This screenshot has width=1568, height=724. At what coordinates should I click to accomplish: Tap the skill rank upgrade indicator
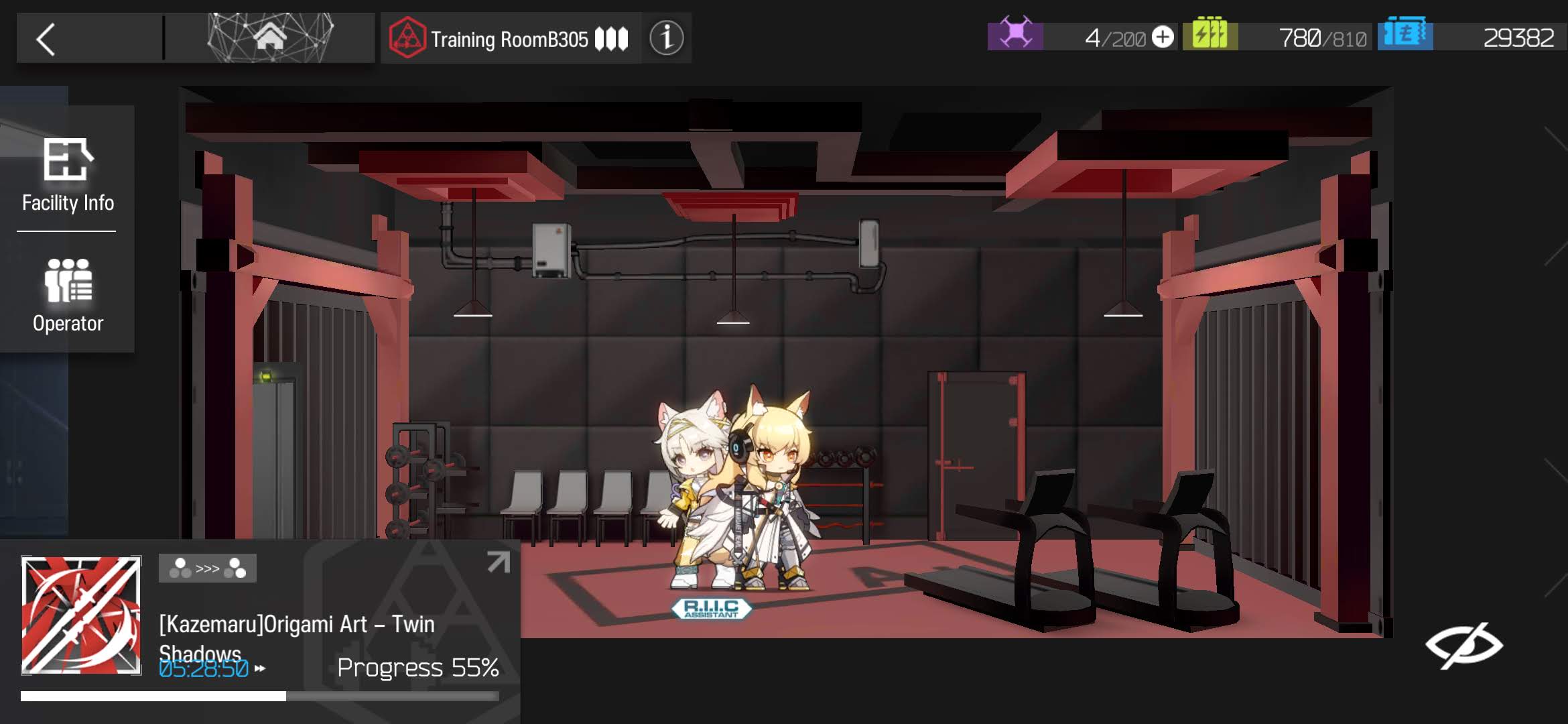point(207,568)
